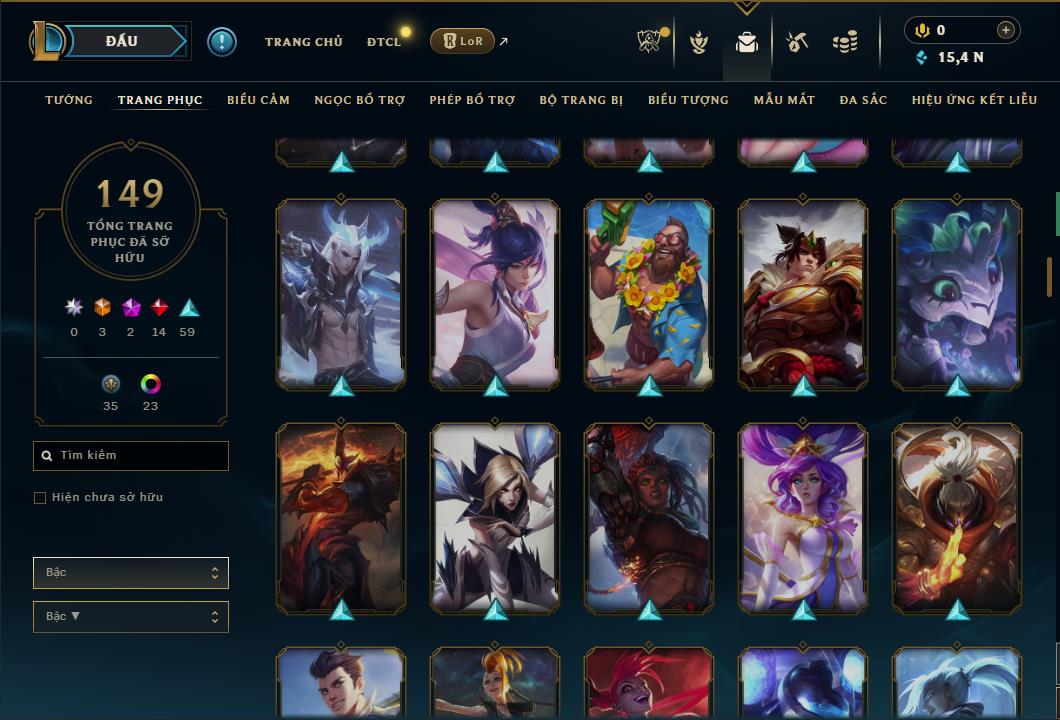Open the Bậc ▼ sort dropdown
The width and height of the screenshot is (1060, 720).
pyautogui.click(x=131, y=617)
